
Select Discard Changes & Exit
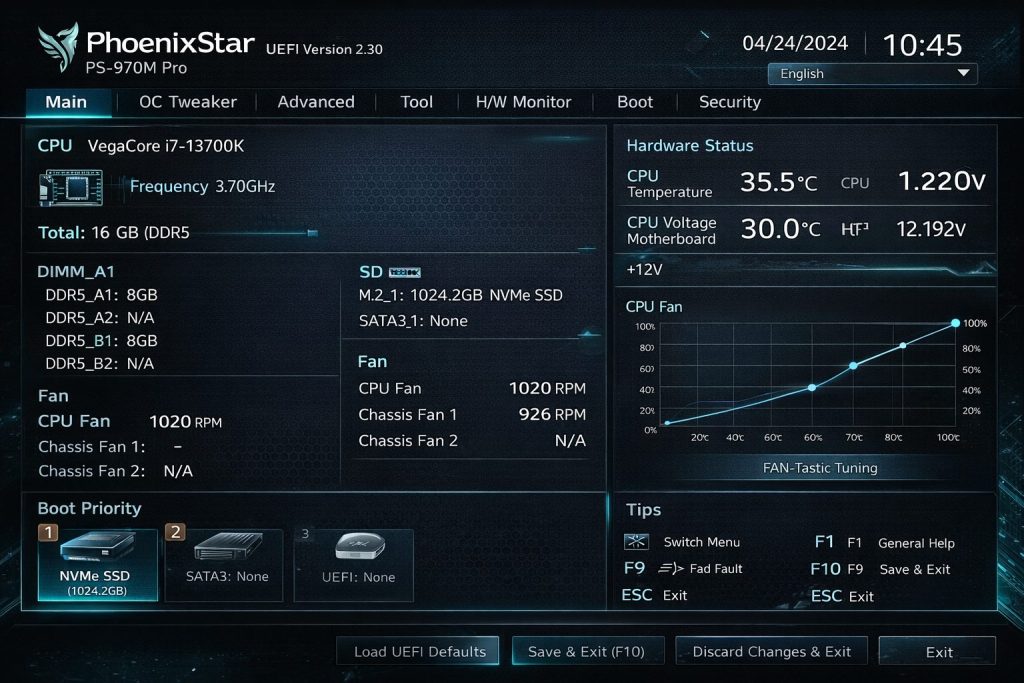(x=772, y=652)
